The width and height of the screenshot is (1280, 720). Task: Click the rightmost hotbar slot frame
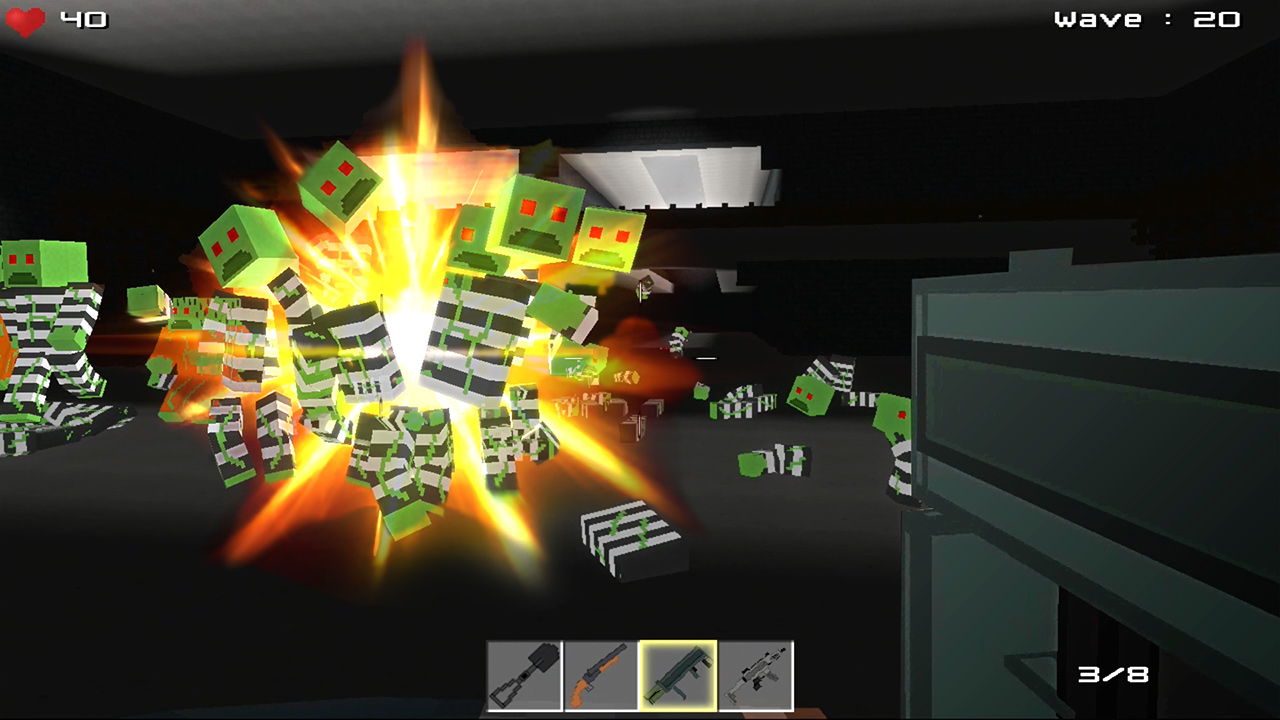pos(757,676)
